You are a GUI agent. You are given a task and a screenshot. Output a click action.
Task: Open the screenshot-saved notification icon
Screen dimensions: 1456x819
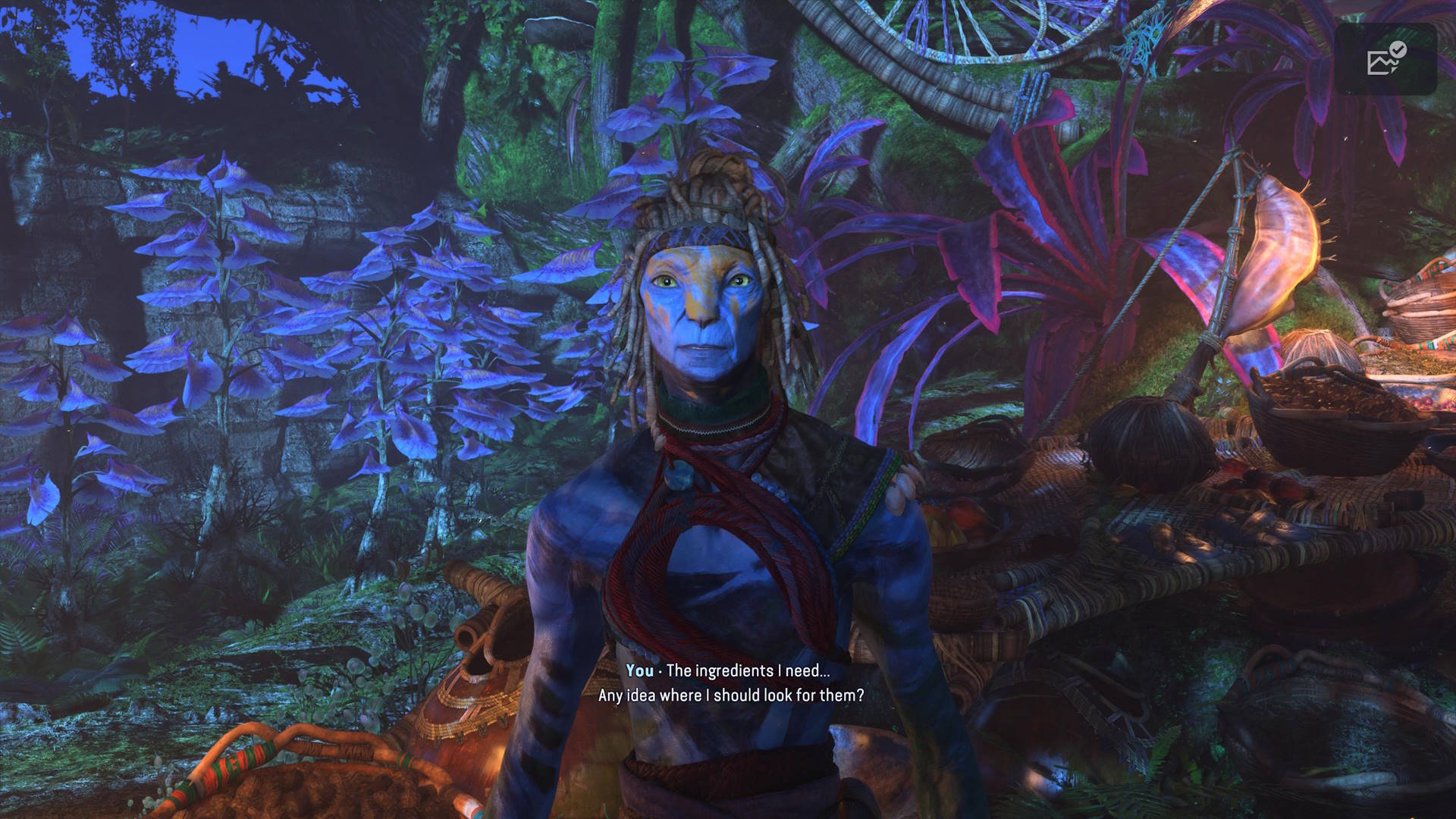[1385, 60]
